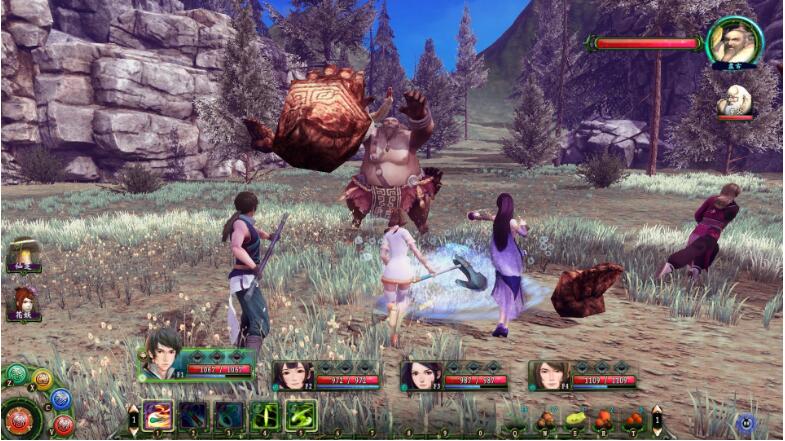This screenshot has width=785, height=441.
Task: Click the yellow orb button
Action: click(42, 379)
